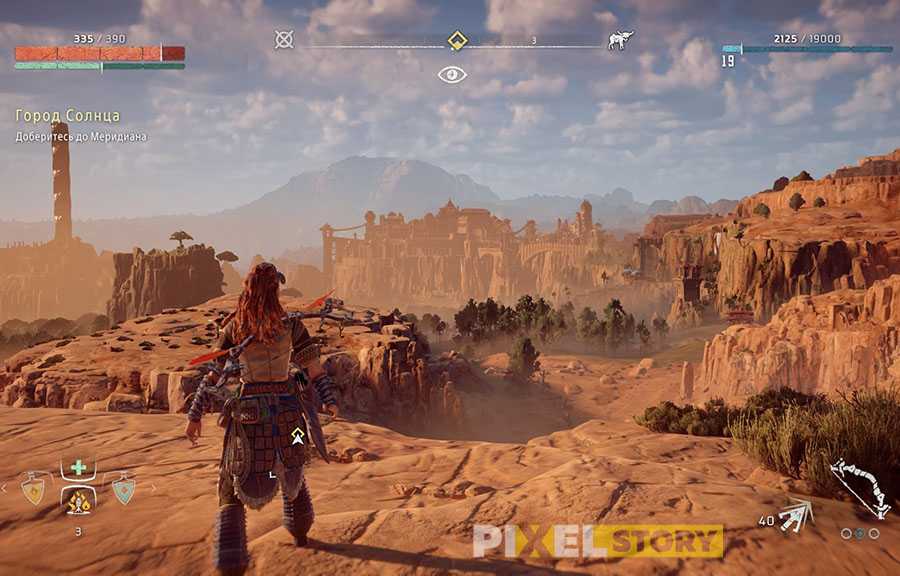Screen dimensions: 900x576
Task: Click the yellow quest marker on compass
Action: [x=457, y=41]
